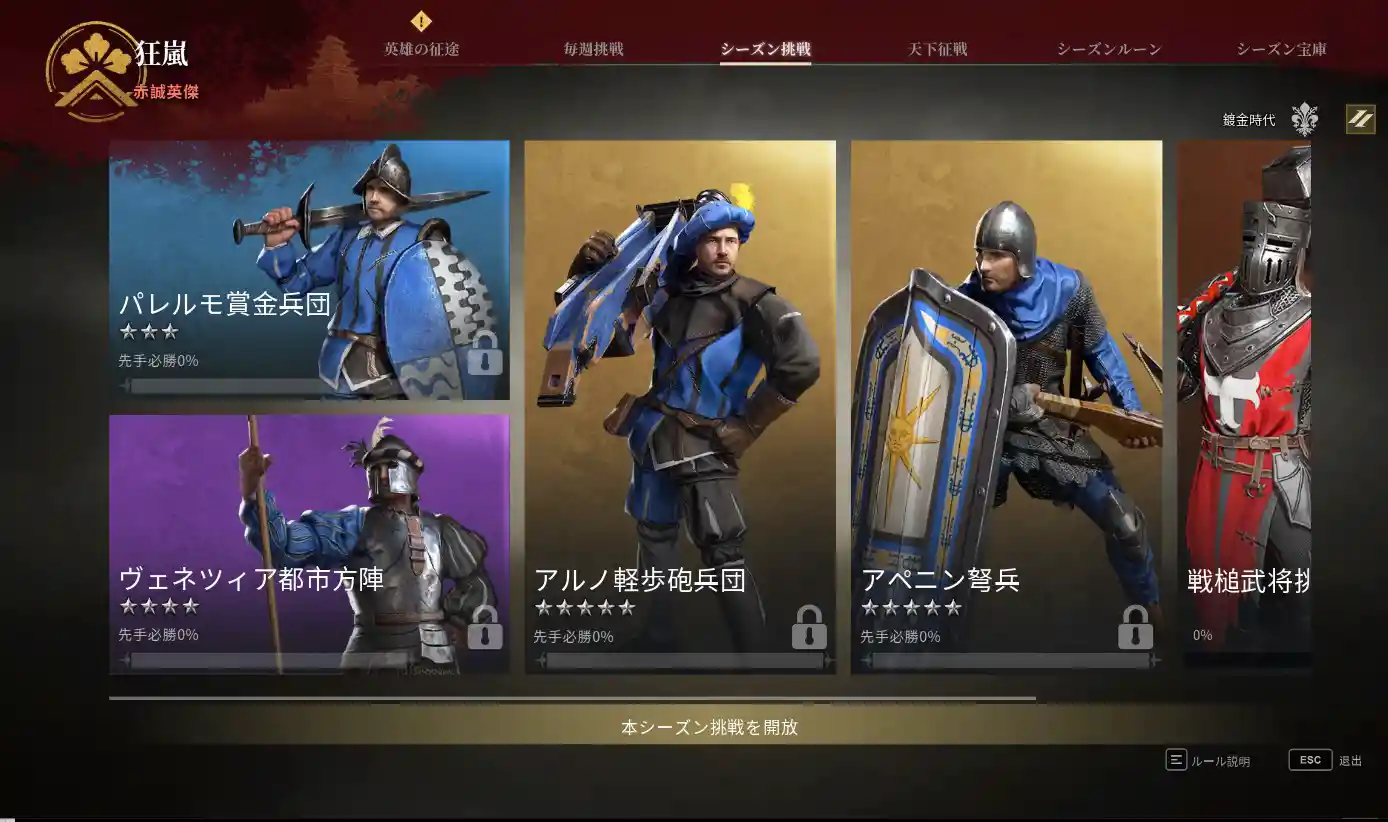Click 退出 to exit the screen
Screen dimensions: 1388x822
1347,760
